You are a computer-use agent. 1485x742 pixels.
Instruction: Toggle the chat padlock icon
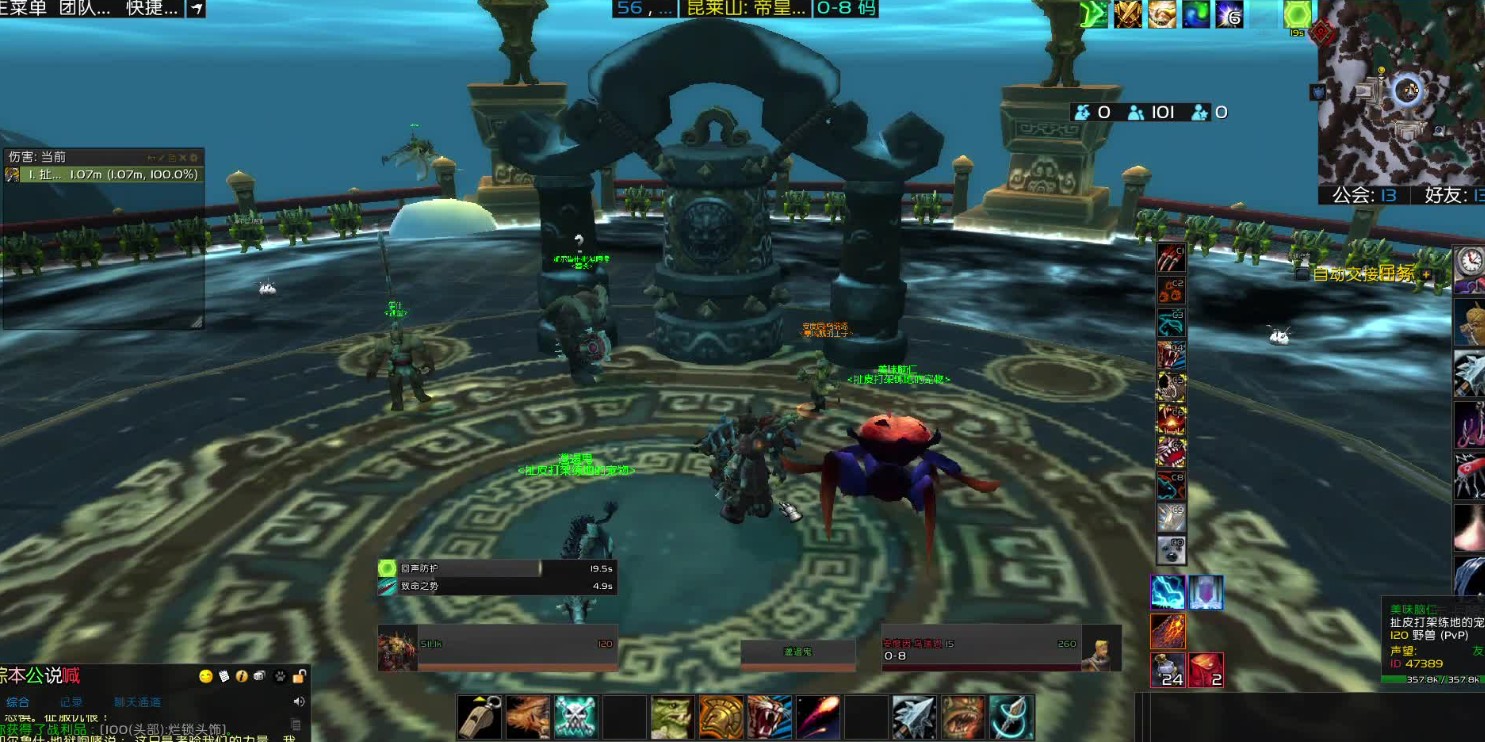[299, 676]
